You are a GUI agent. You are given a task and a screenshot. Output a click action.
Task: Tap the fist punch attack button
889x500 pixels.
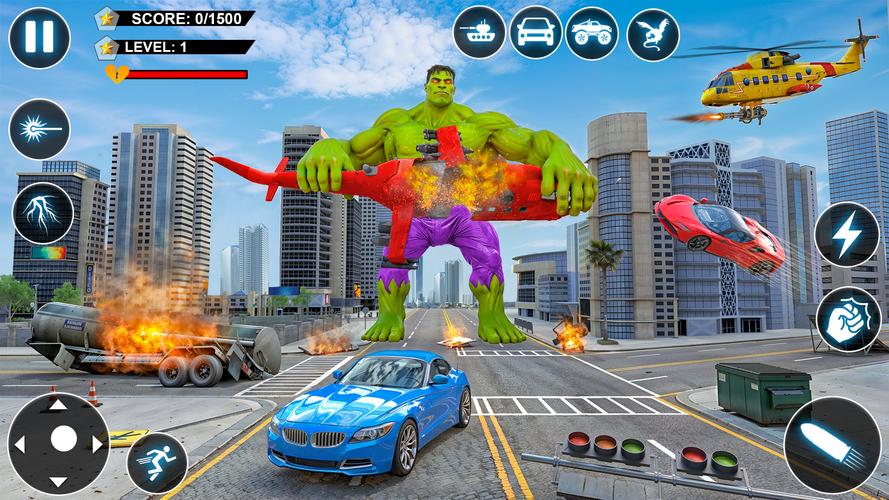(848, 320)
